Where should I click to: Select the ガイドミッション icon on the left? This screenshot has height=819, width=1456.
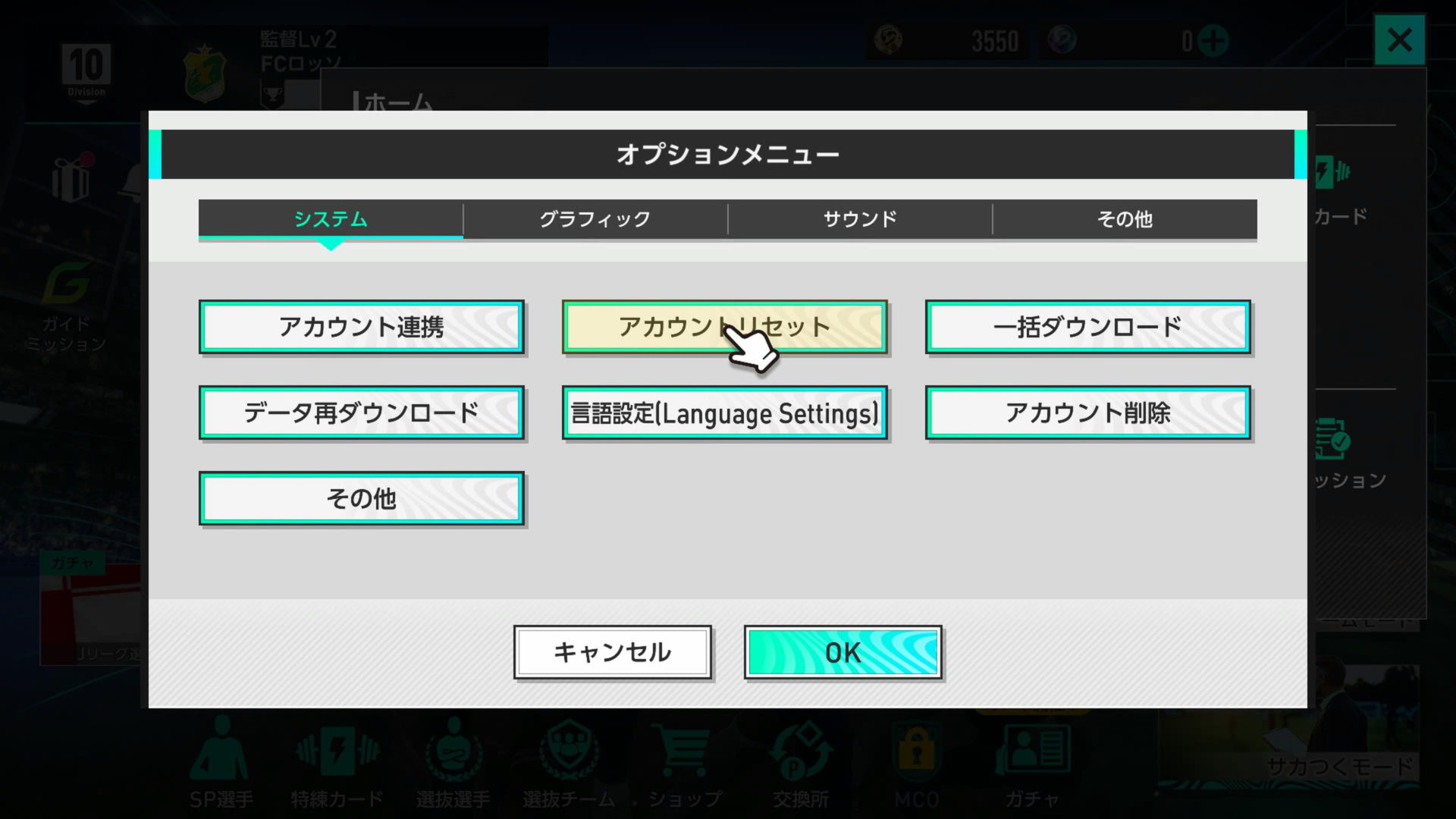point(67,281)
